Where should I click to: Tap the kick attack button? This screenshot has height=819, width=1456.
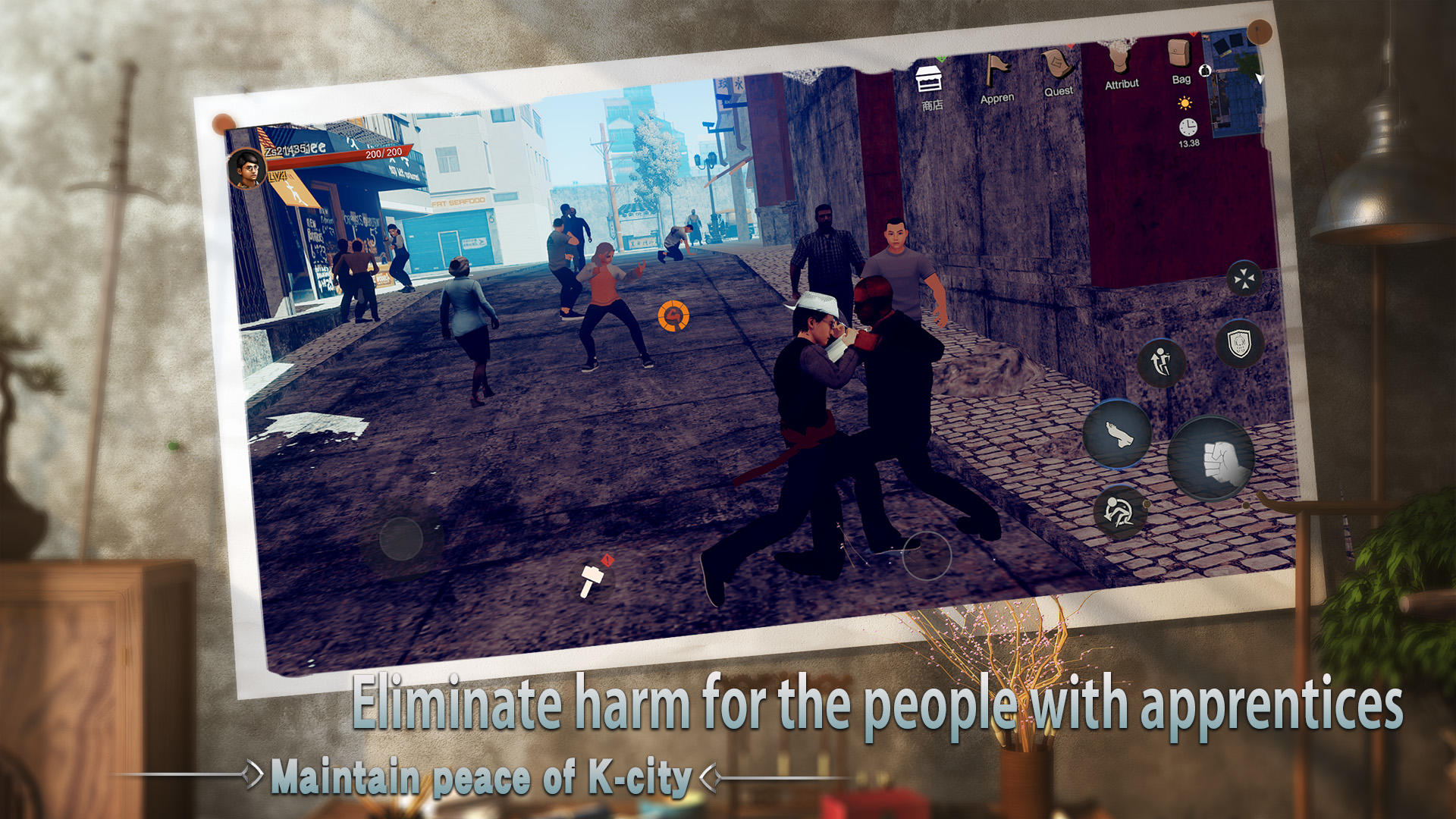click(1116, 435)
